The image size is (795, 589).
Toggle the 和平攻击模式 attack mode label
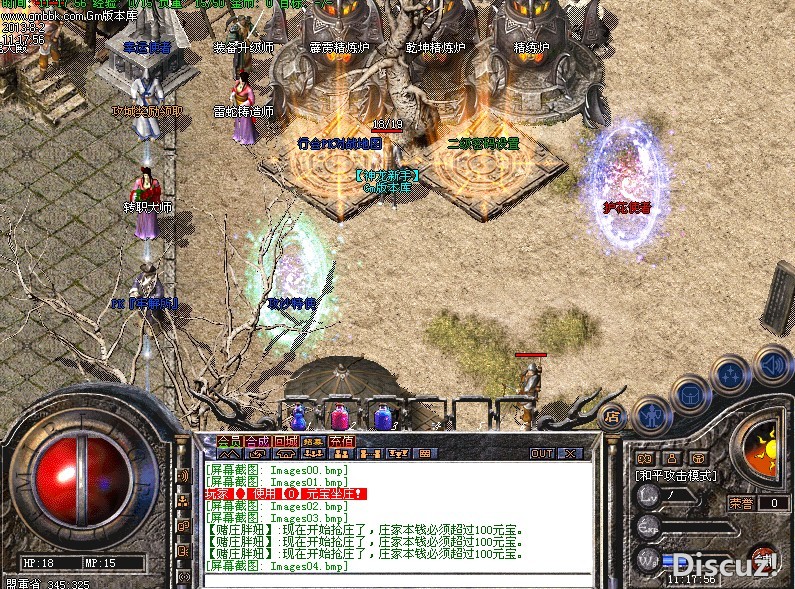[675, 476]
